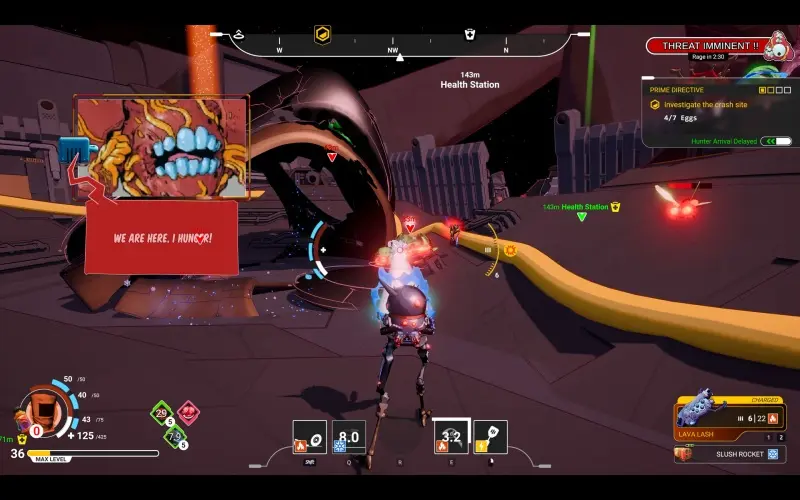The image size is (800, 500).
Task: Activate the first ability slot with fire badge
Action: tap(309, 437)
